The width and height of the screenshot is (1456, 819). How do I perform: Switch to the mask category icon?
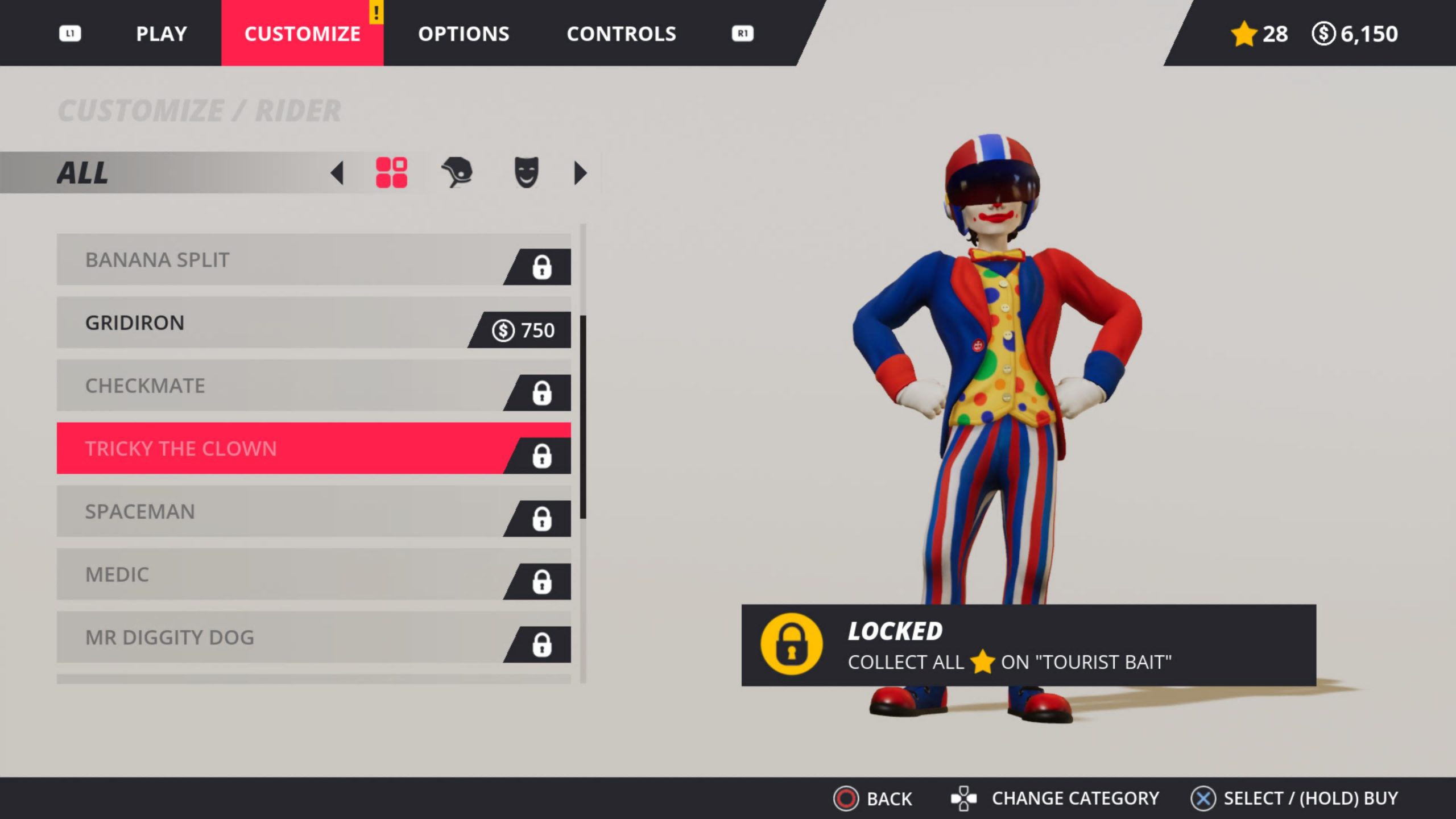point(526,172)
